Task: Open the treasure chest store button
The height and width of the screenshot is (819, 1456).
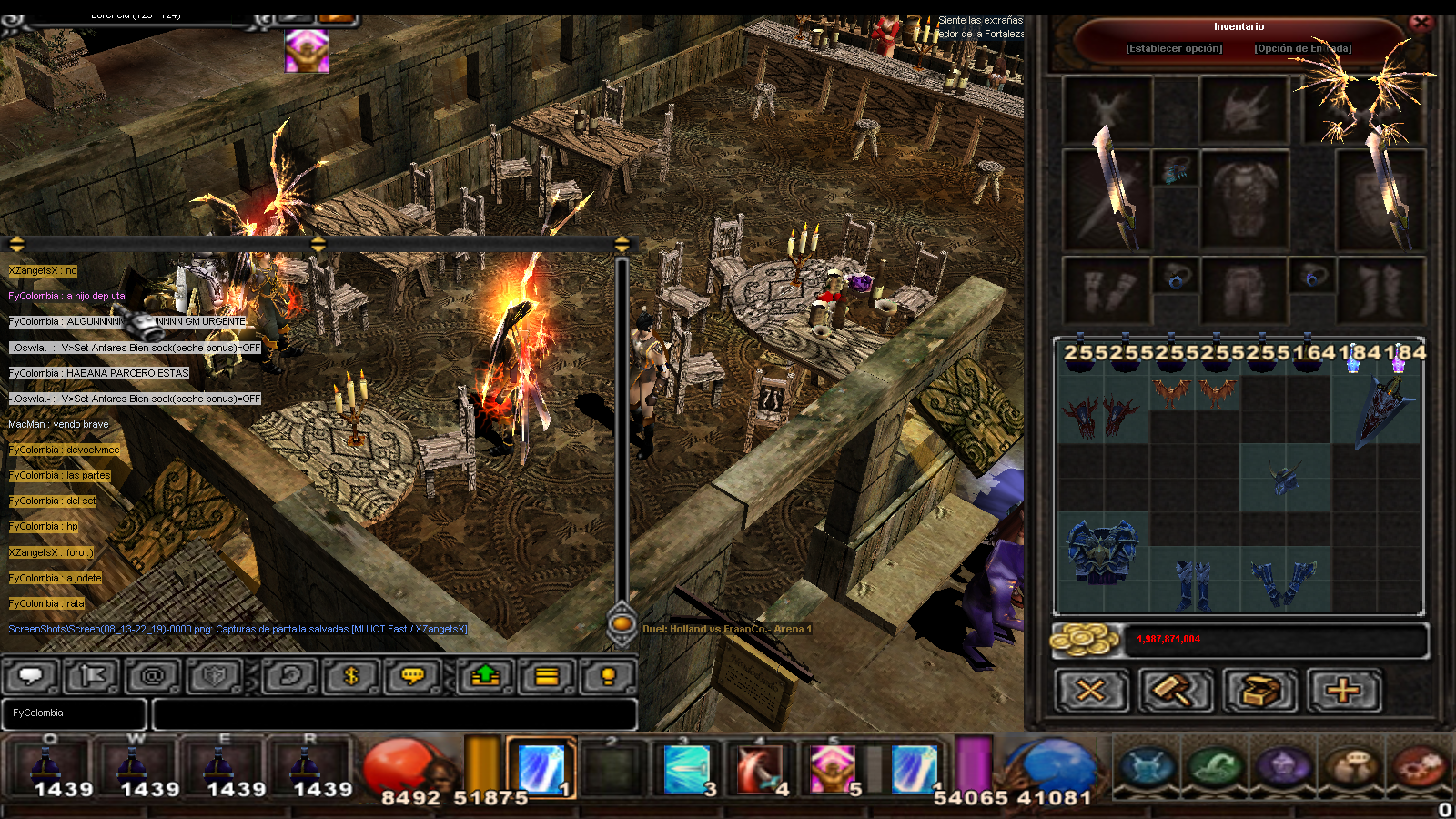Action: click(1259, 691)
